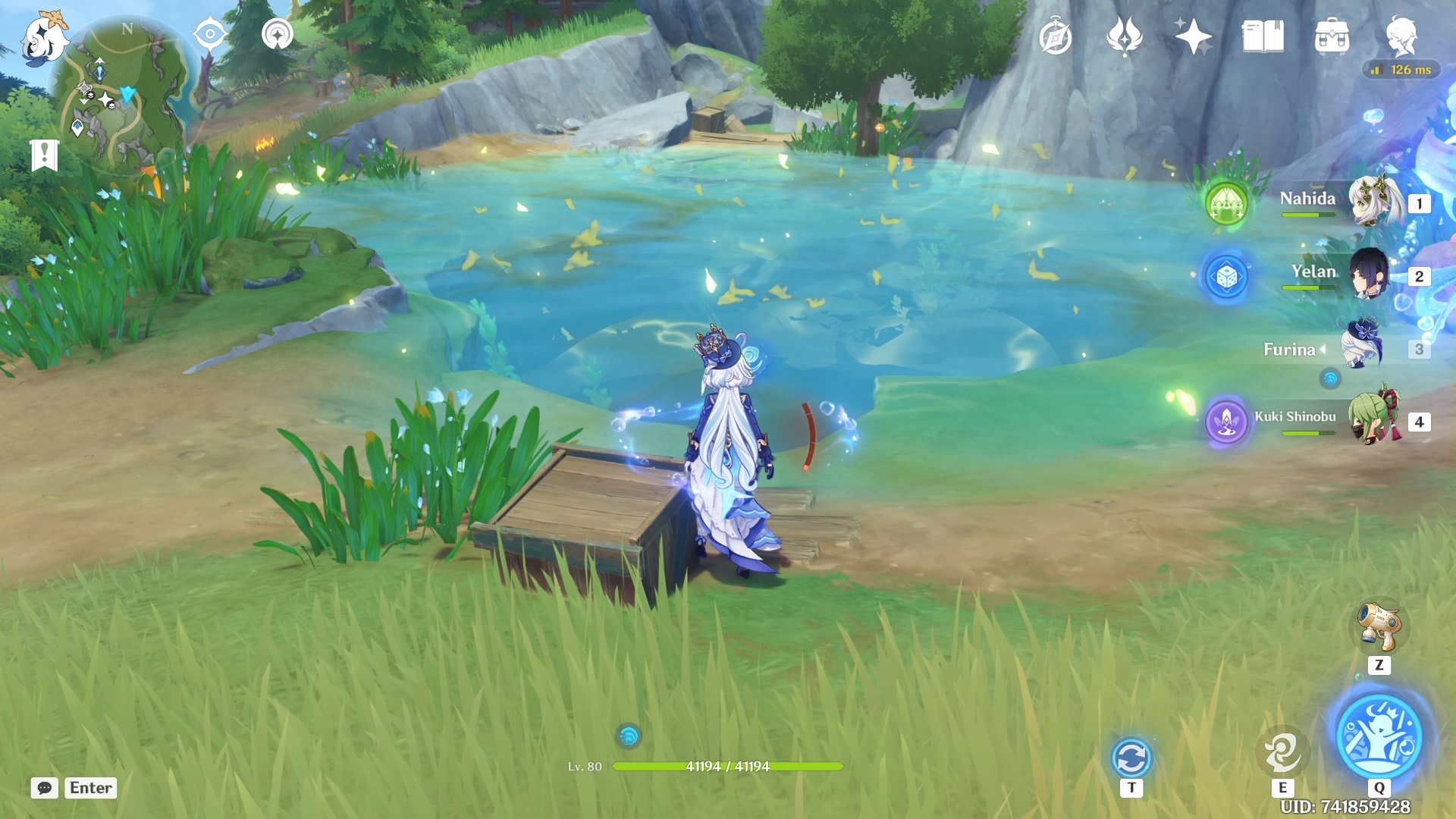The width and height of the screenshot is (1456, 819).
Task: Use Furina's Elemental Skill
Action: tap(1282, 752)
